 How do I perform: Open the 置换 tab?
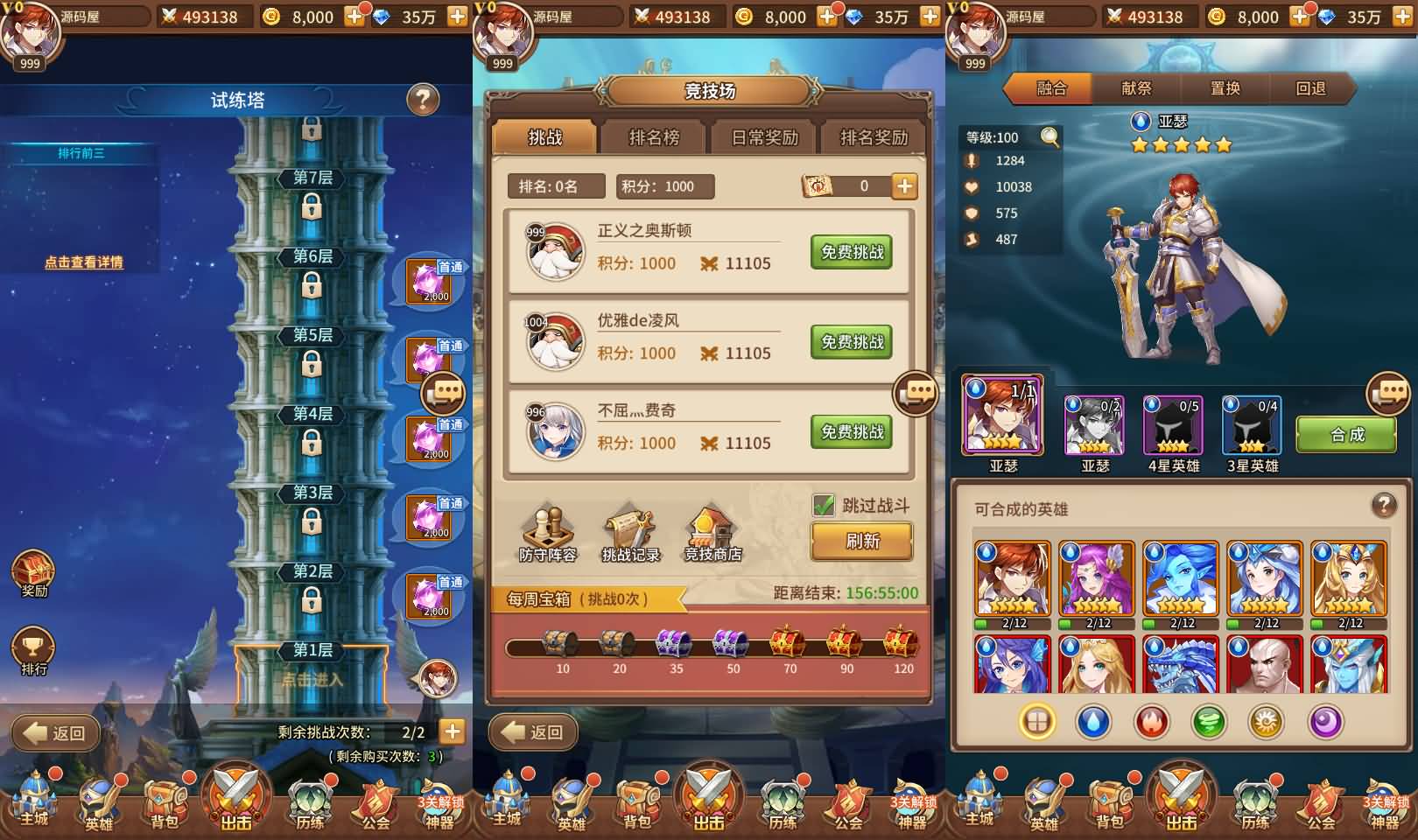tap(1224, 88)
